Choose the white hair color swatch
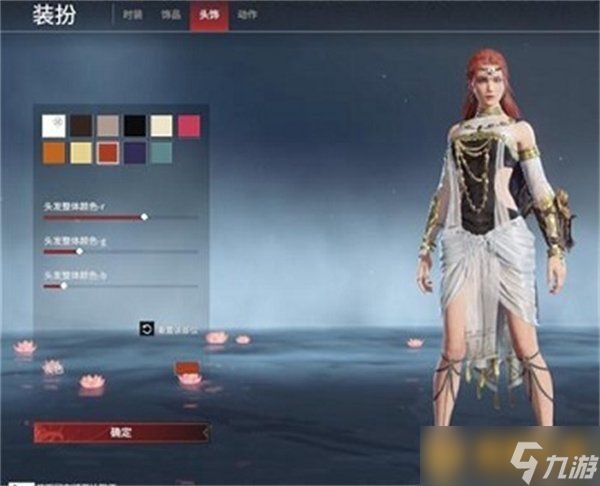600x486 pixels. [54, 125]
